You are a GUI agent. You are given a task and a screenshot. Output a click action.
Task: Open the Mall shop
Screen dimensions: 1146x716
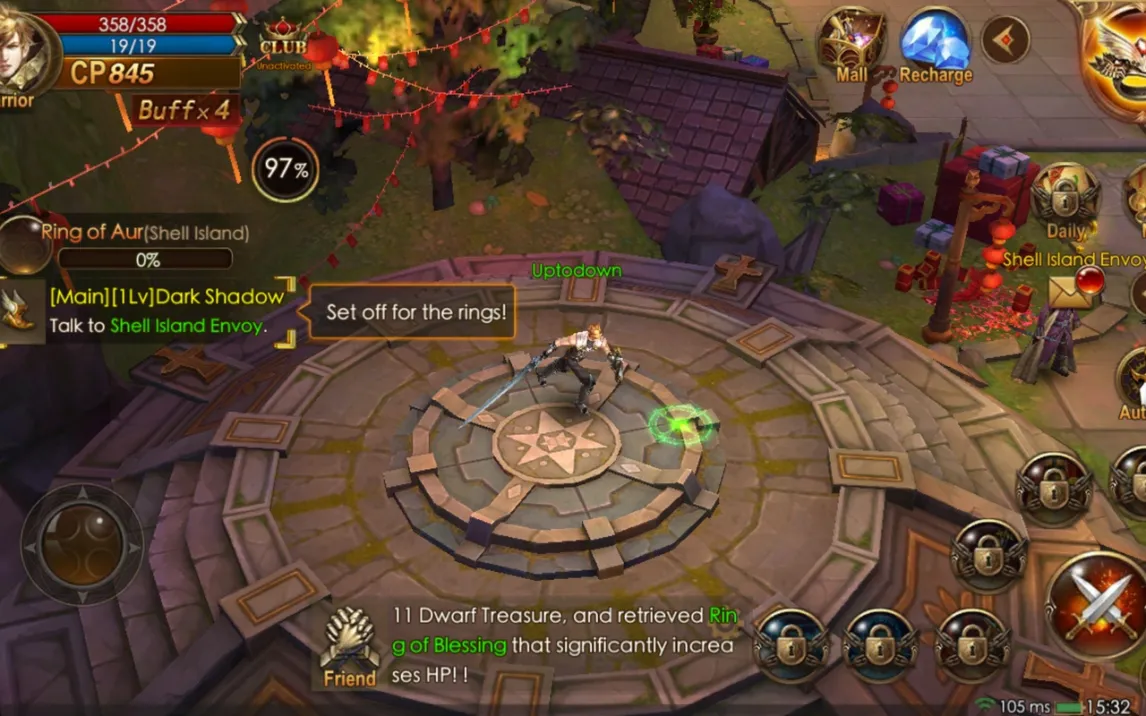click(x=851, y=44)
